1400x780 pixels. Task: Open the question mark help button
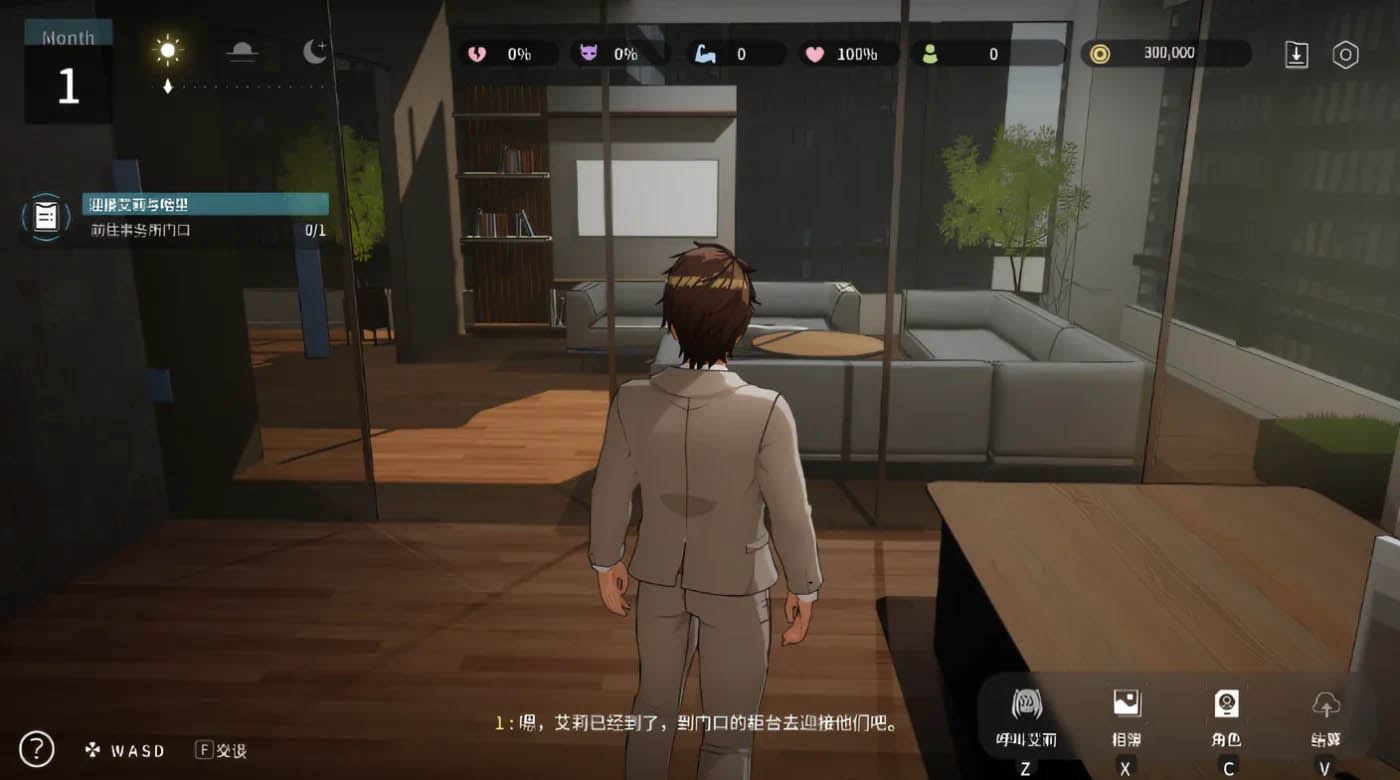[36, 748]
